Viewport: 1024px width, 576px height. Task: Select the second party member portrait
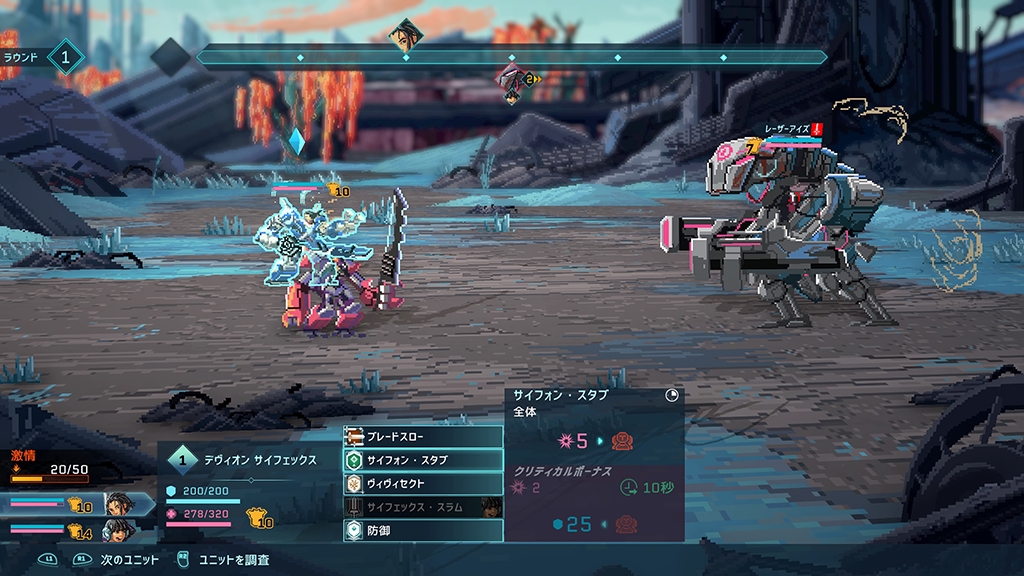[x=117, y=530]
